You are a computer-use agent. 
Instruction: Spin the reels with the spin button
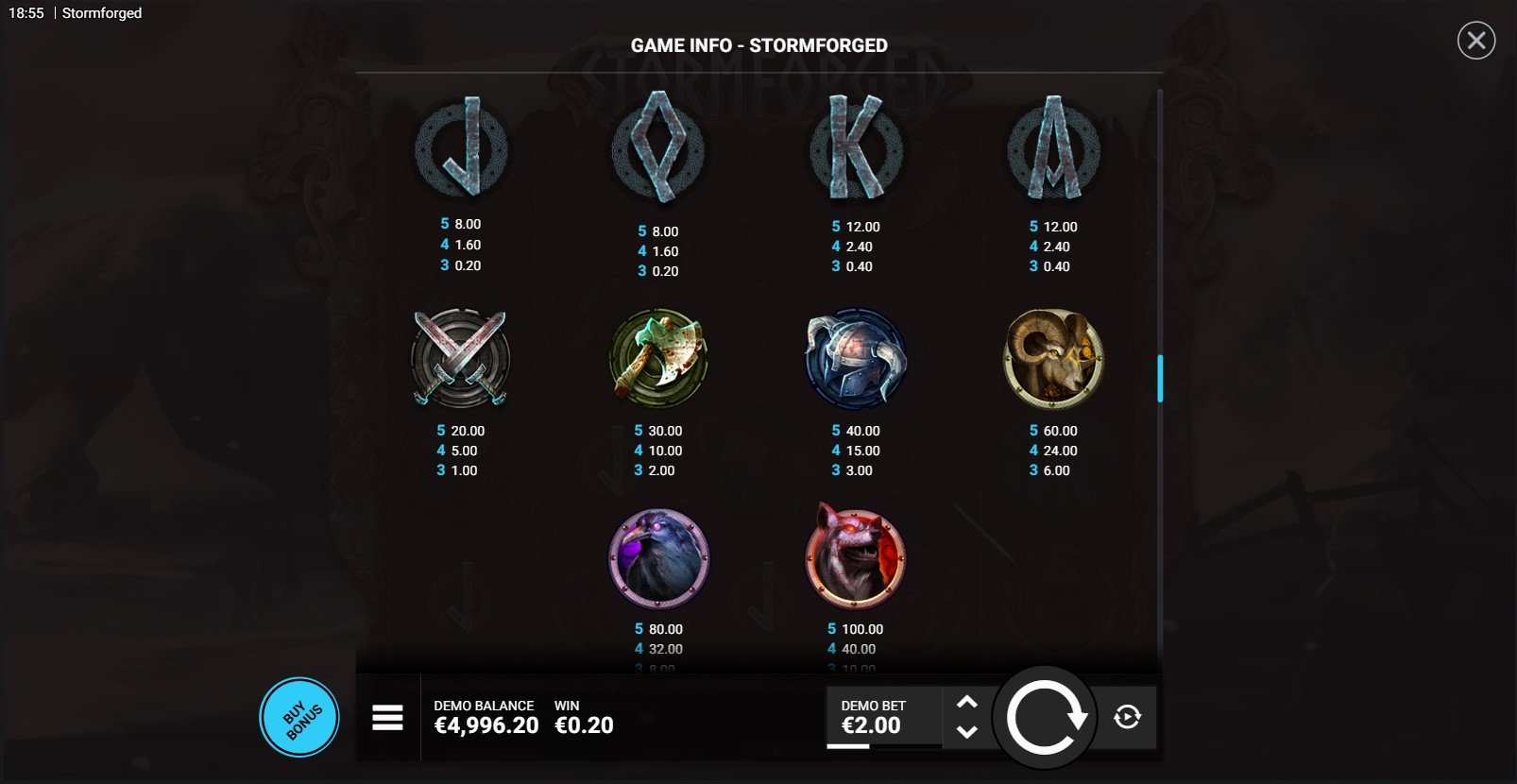pyautogui.click(x=1045, y=718)
